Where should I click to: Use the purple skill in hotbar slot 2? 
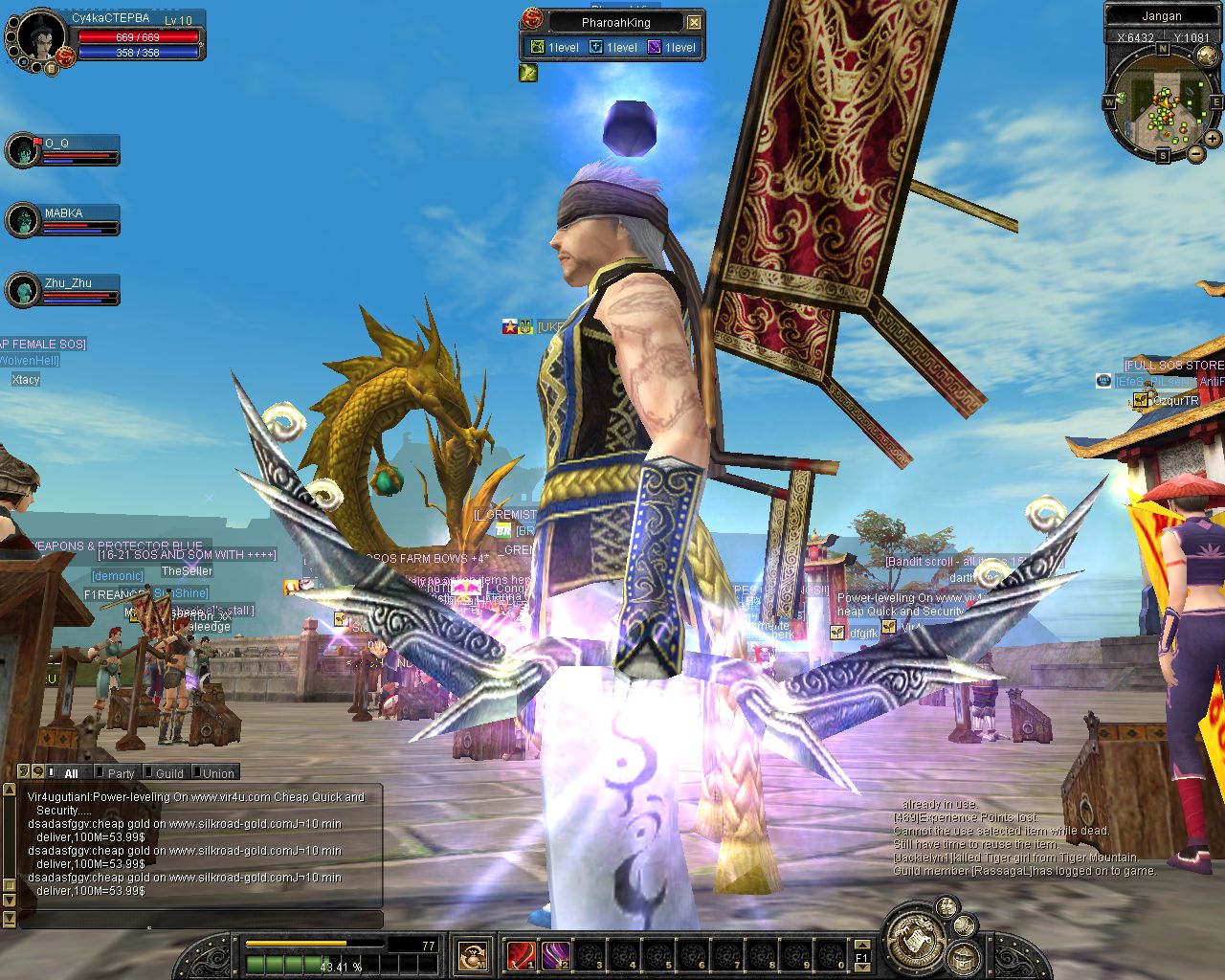[x=555, y=954]
